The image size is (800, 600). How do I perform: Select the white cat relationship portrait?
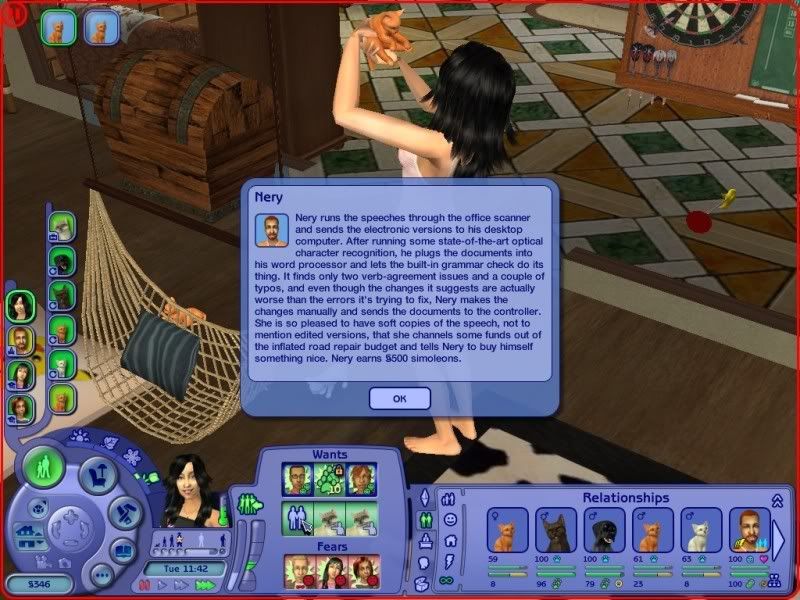701,530
